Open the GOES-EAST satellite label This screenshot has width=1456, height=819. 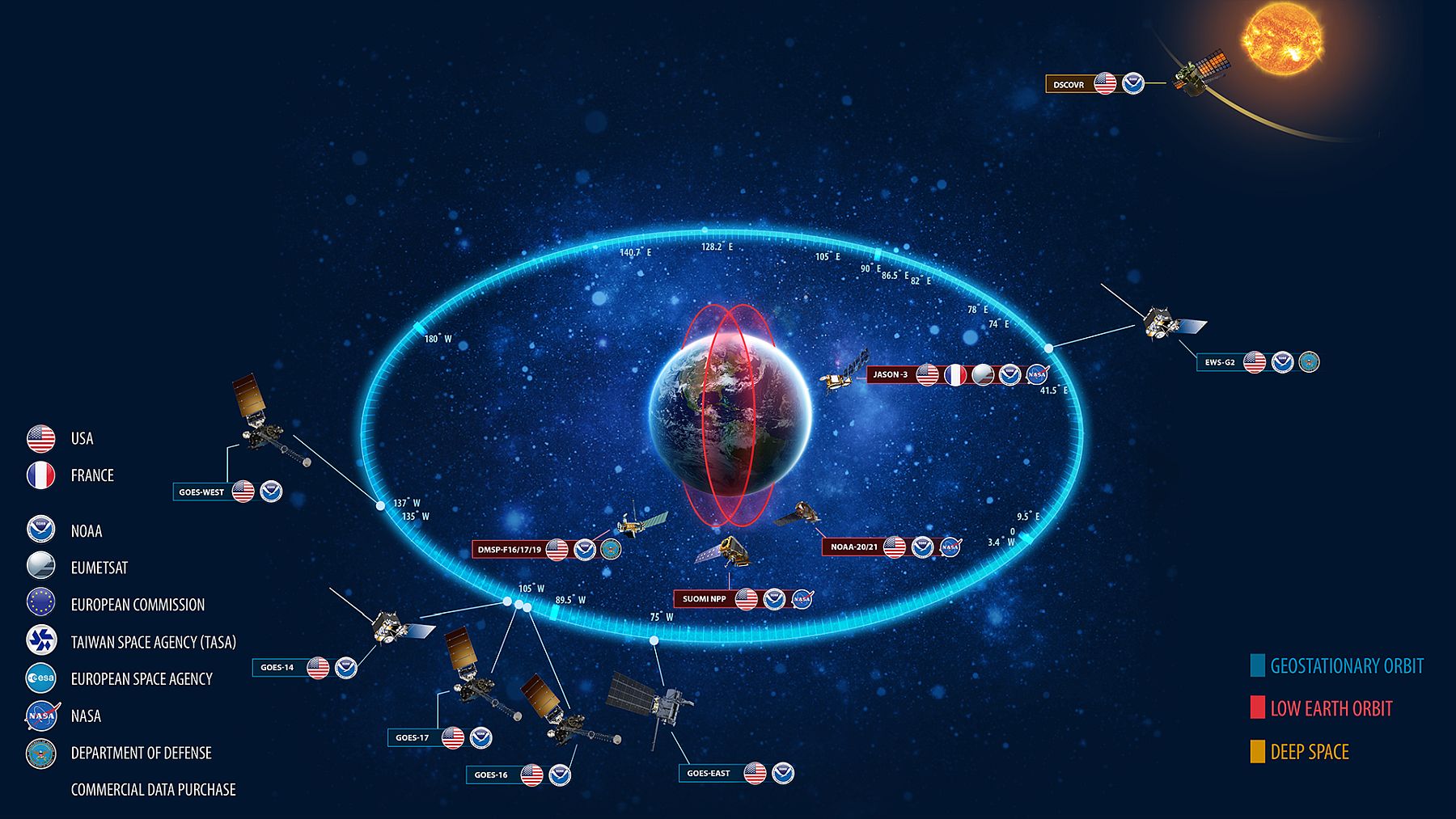pyautogui.click(x=709, y=774)
